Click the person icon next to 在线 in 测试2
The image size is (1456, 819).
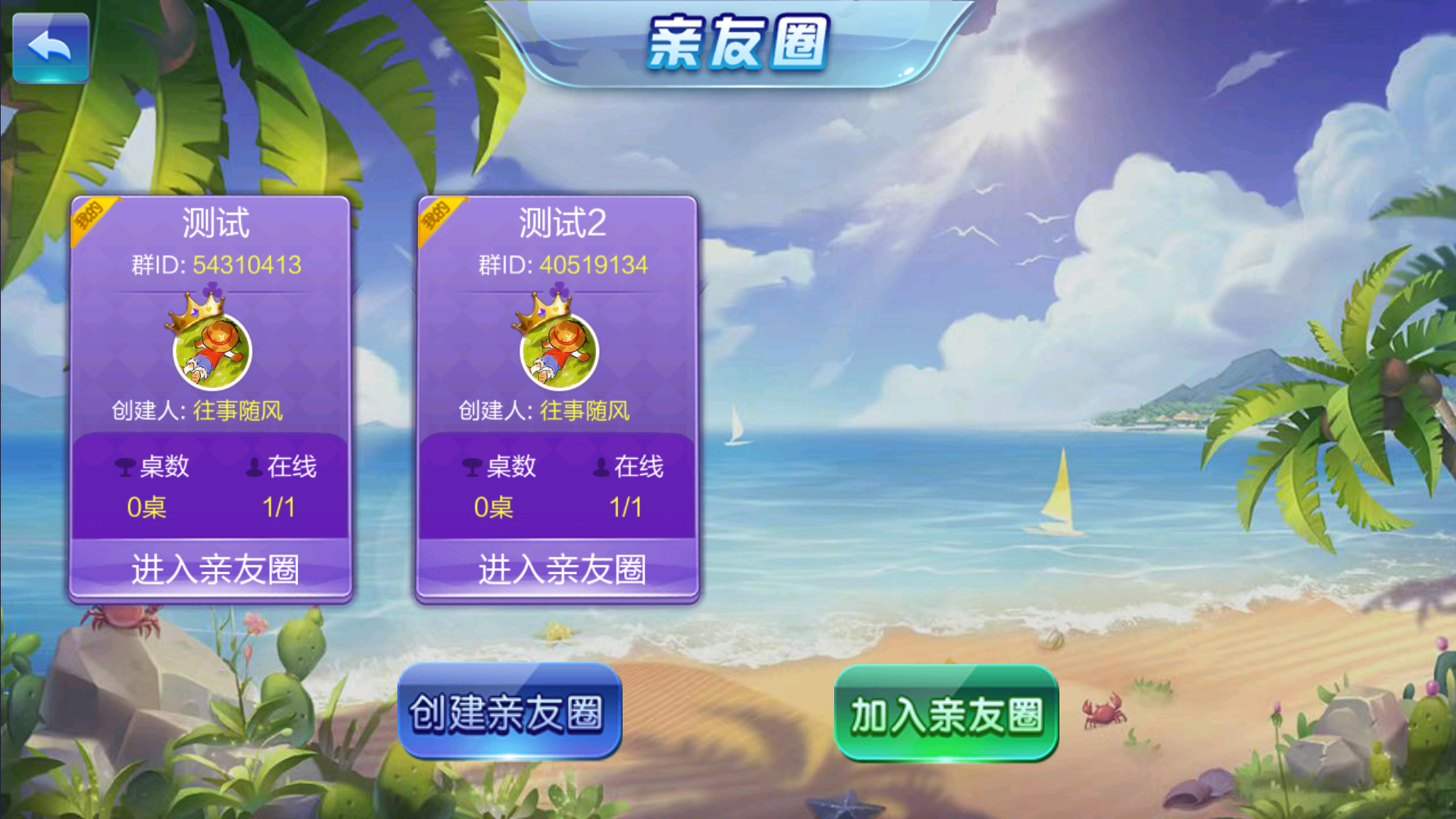[601, 467]
